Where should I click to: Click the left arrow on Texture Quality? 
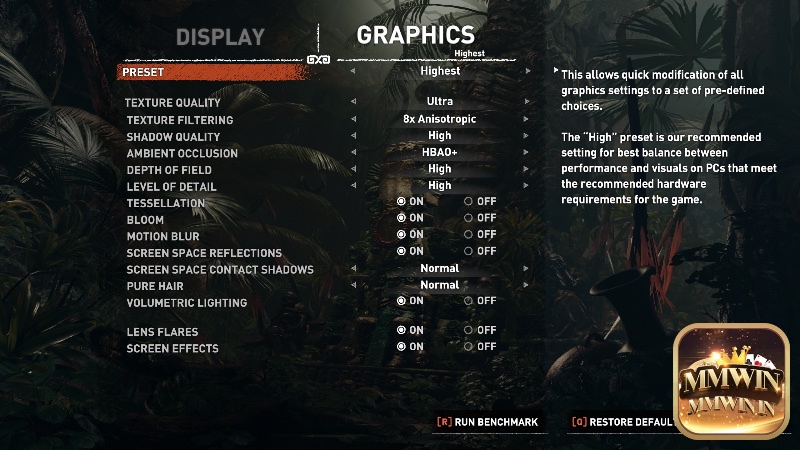click(x=352, y=102)
